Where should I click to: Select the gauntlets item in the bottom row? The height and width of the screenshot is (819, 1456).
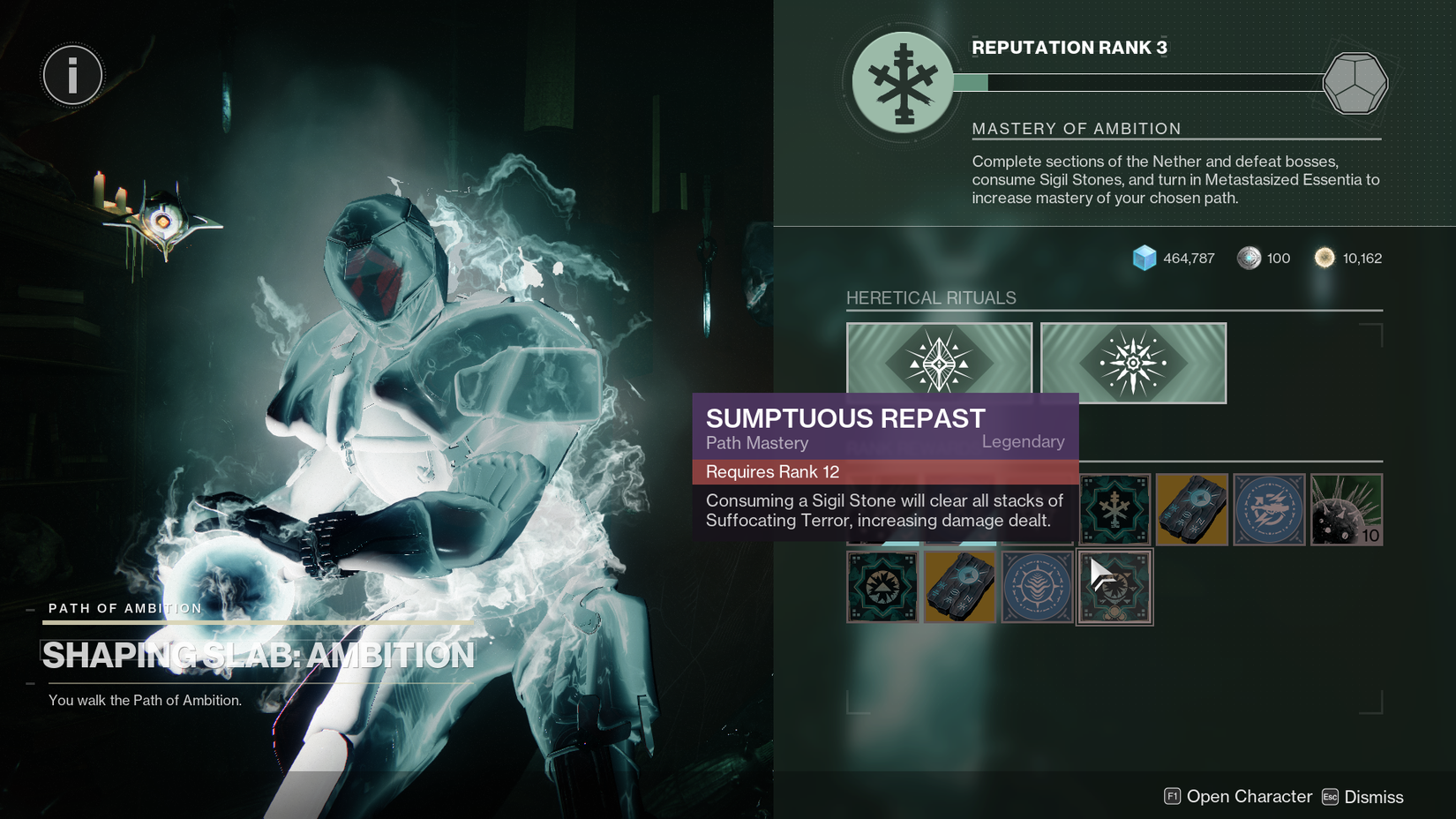point(959,586)
